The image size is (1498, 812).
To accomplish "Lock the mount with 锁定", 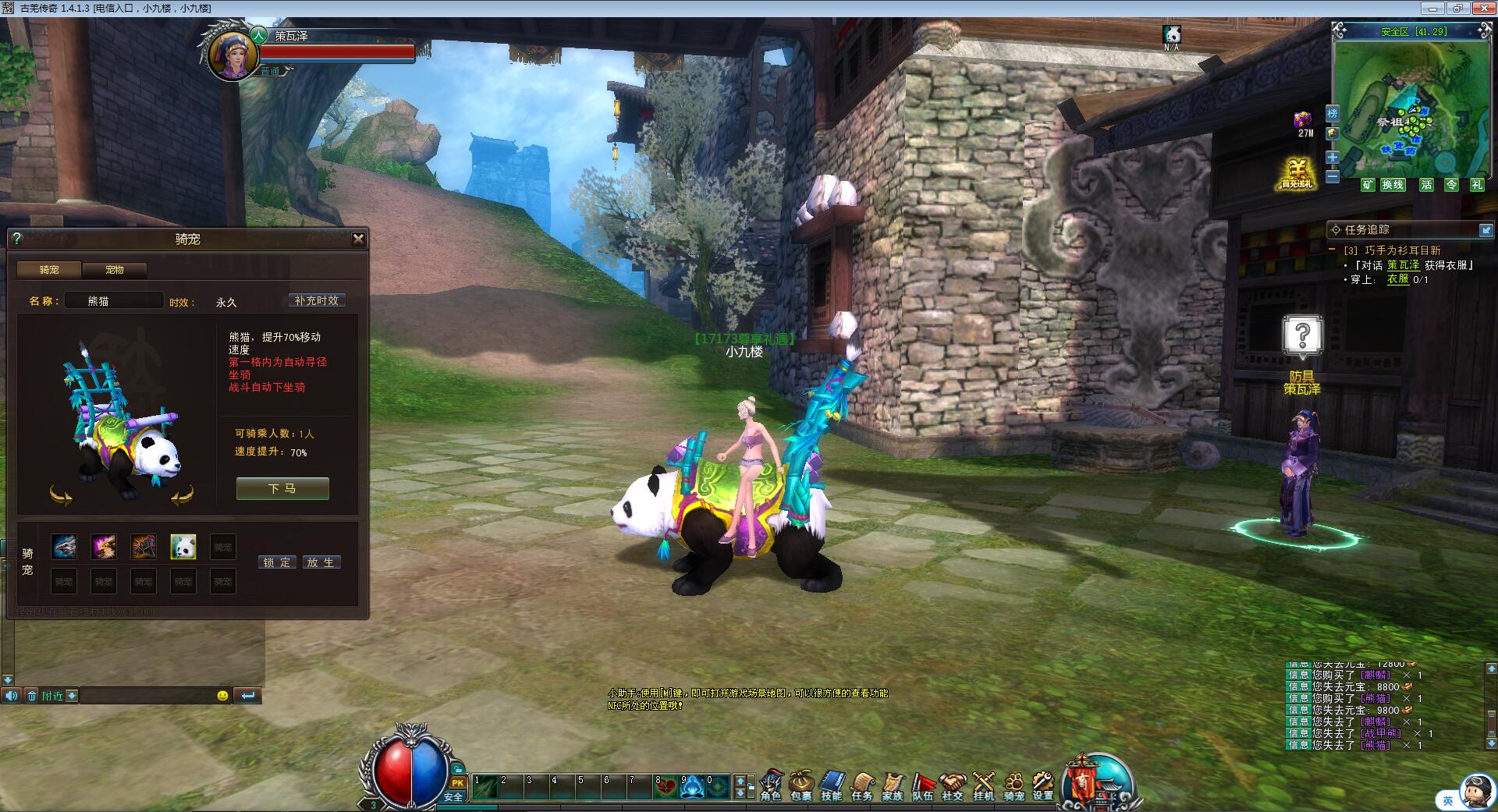I will 277,562.
